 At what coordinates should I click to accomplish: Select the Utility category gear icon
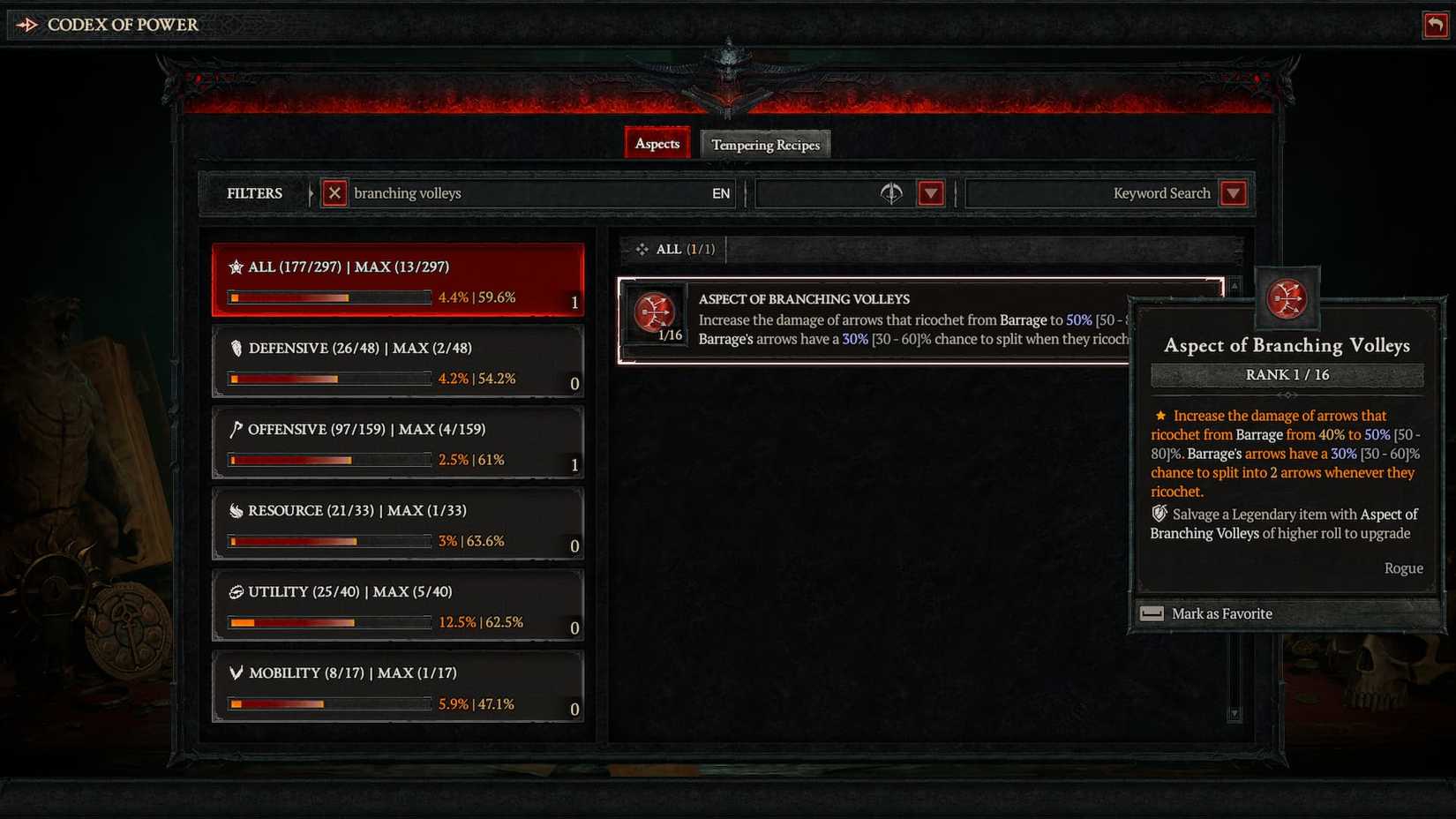point(235,591)
